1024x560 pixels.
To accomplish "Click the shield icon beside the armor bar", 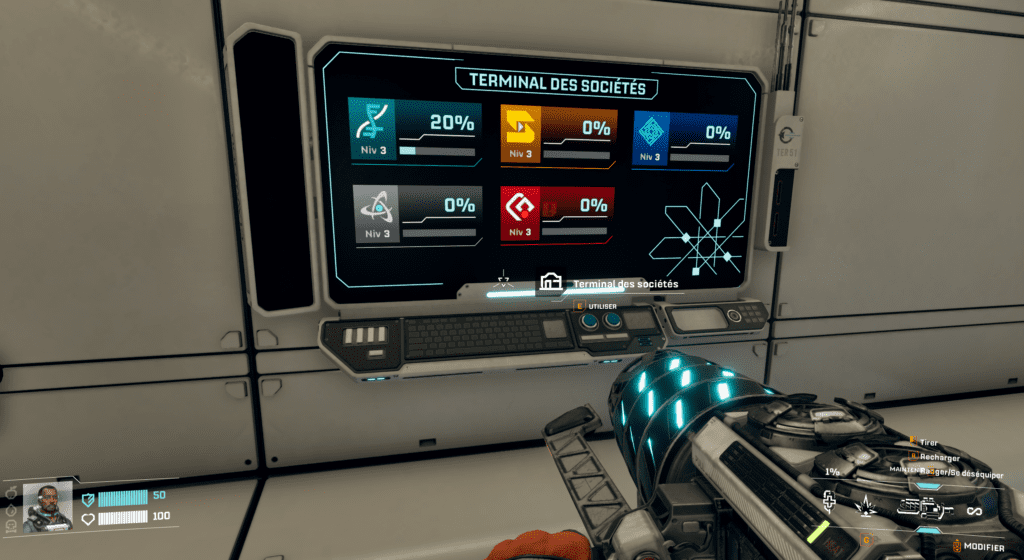I will 88,498.
